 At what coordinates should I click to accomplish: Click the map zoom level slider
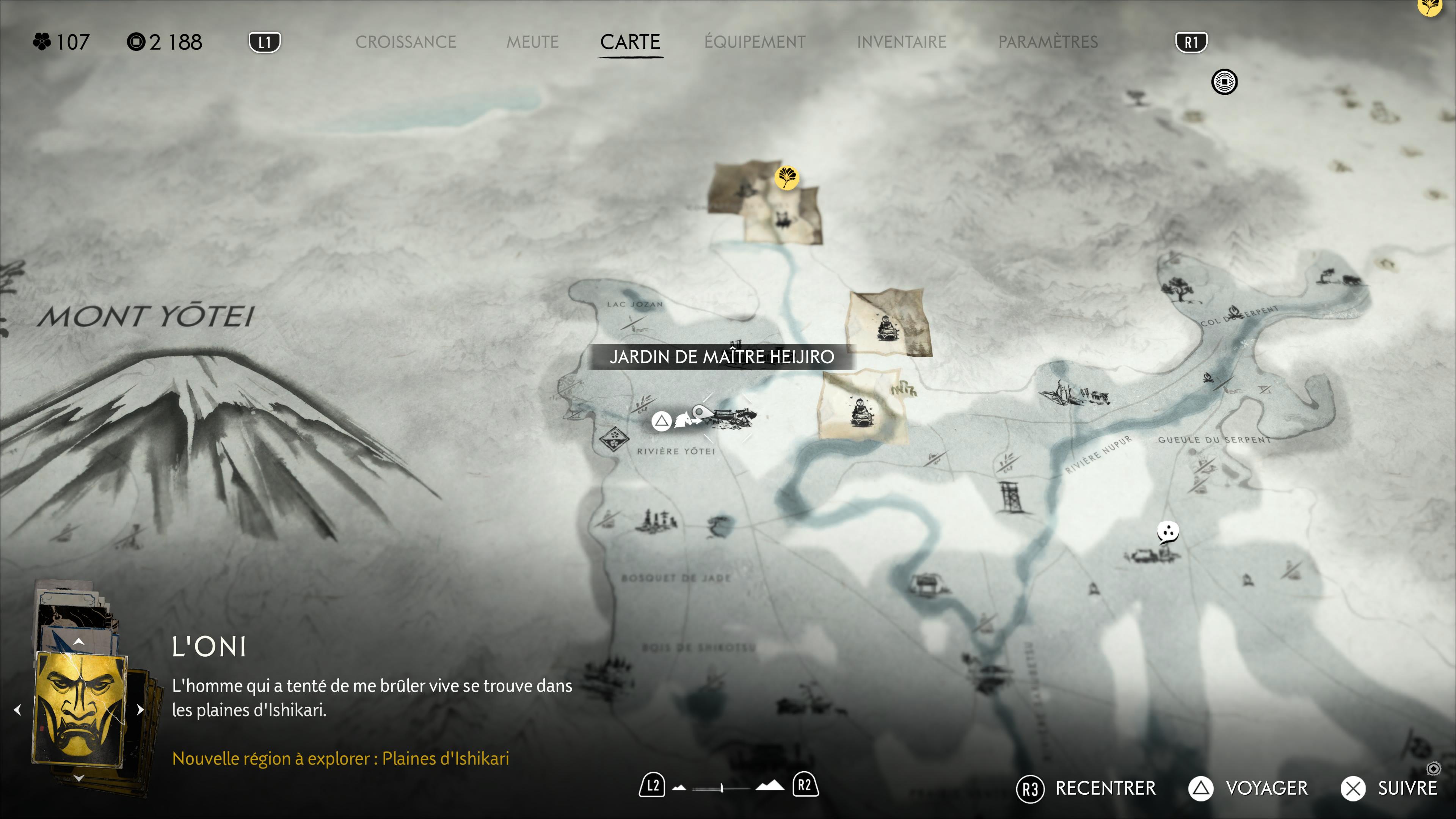point(722,787)
